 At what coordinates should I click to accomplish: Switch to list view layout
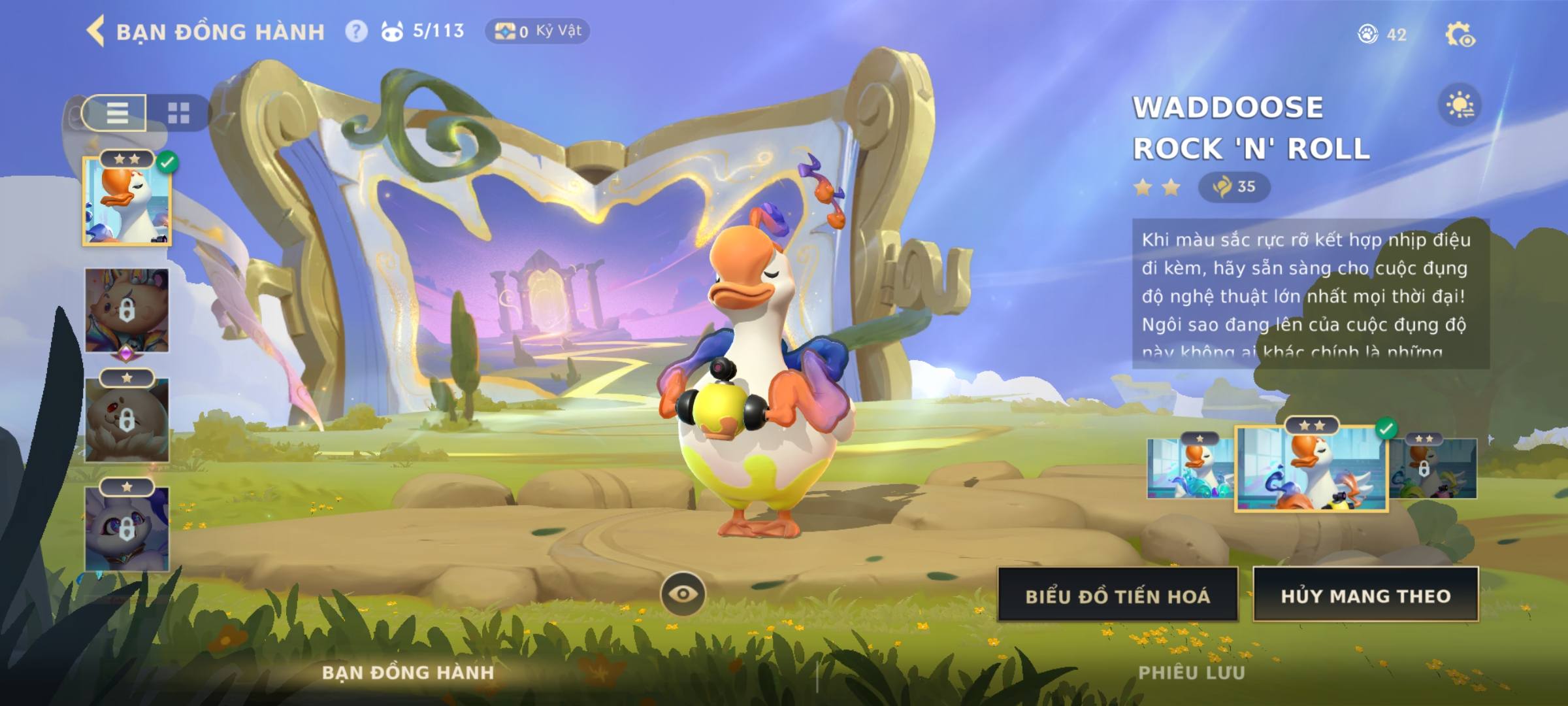click(x=116, y=113)
